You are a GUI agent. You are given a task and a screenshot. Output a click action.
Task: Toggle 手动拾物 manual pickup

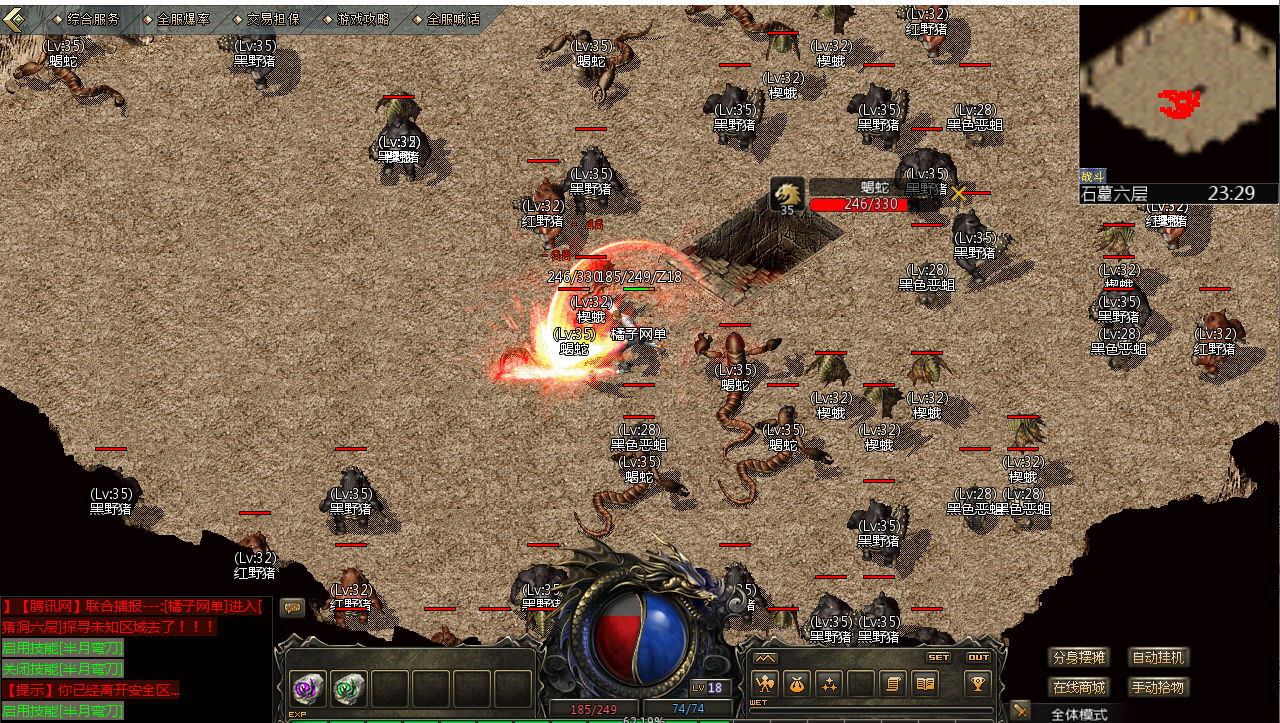click(x=1158, y=687)
